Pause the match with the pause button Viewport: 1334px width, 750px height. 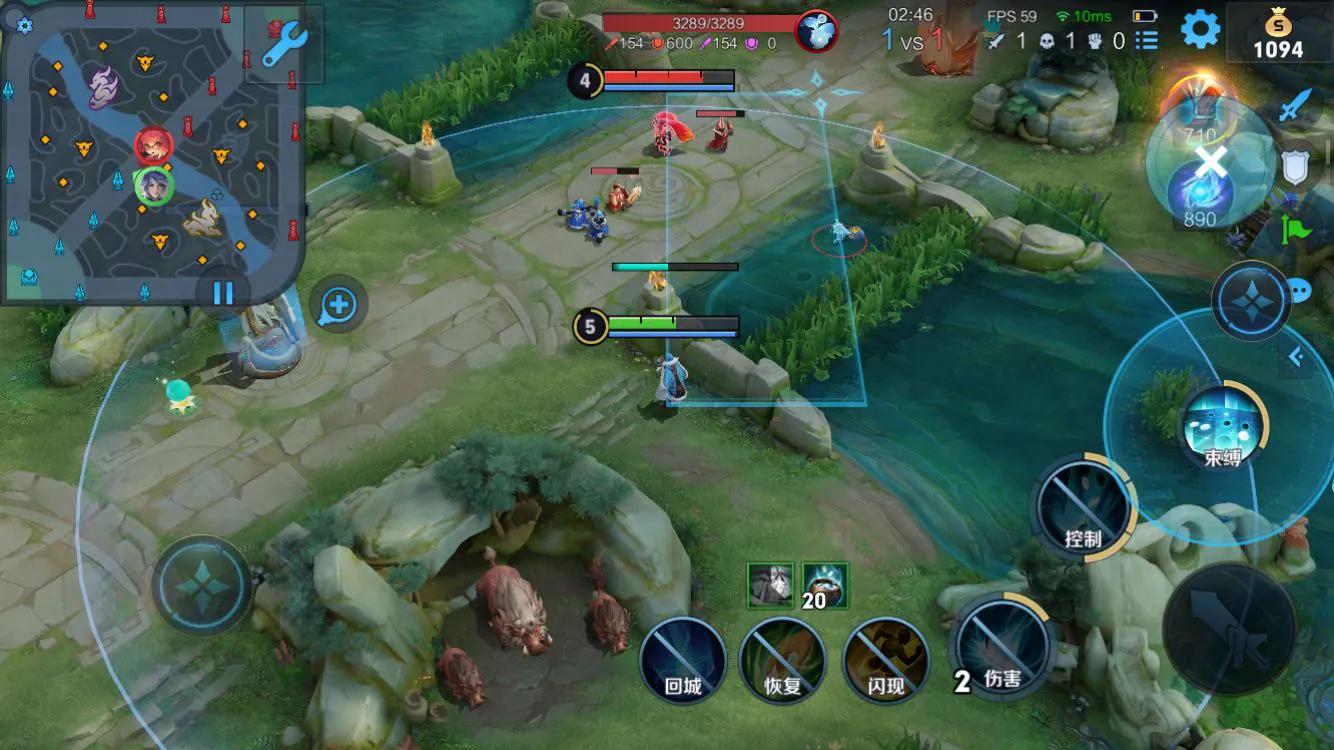coord(222,293)
